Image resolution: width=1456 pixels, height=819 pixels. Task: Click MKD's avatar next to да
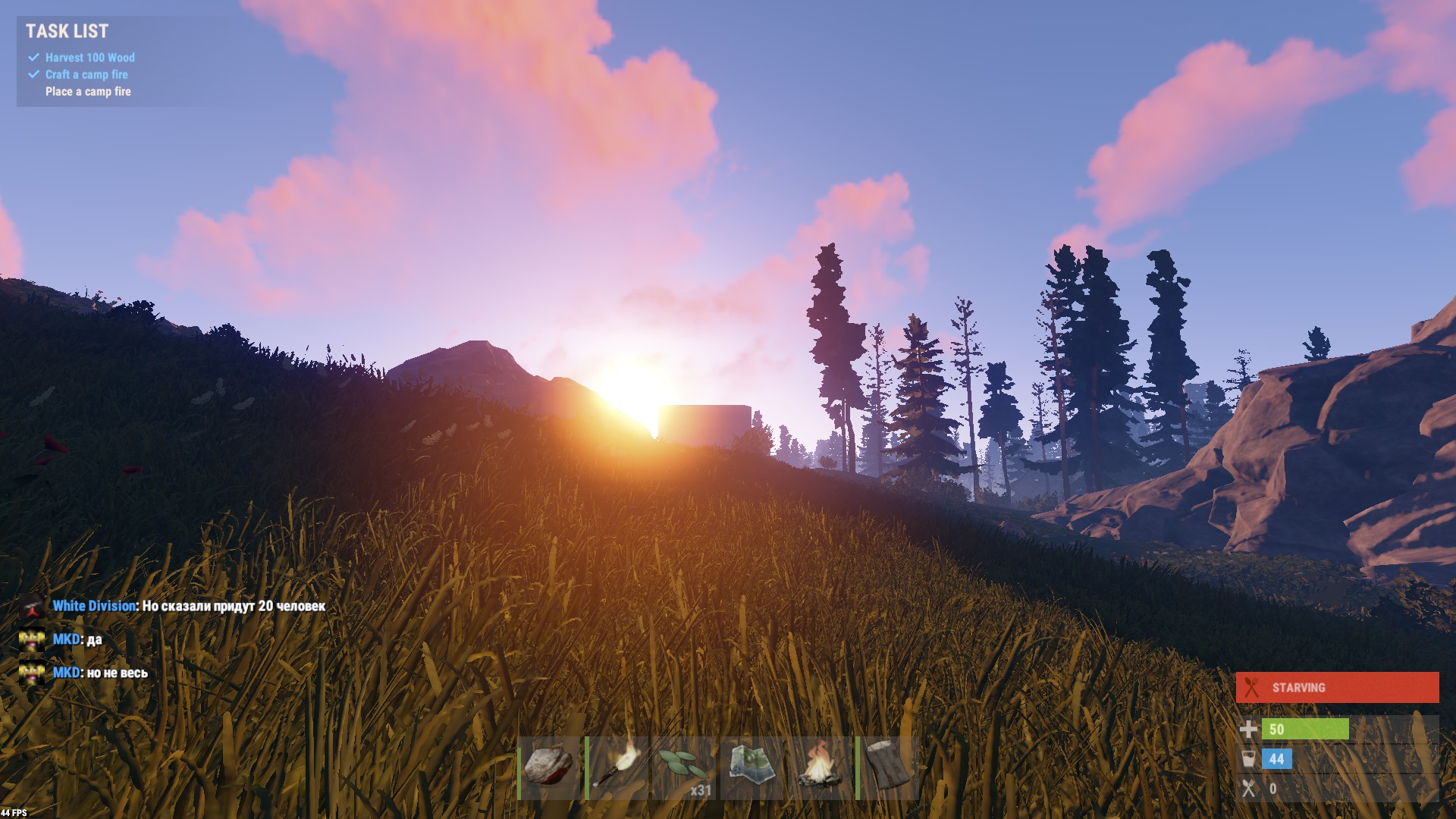[32, 639]
